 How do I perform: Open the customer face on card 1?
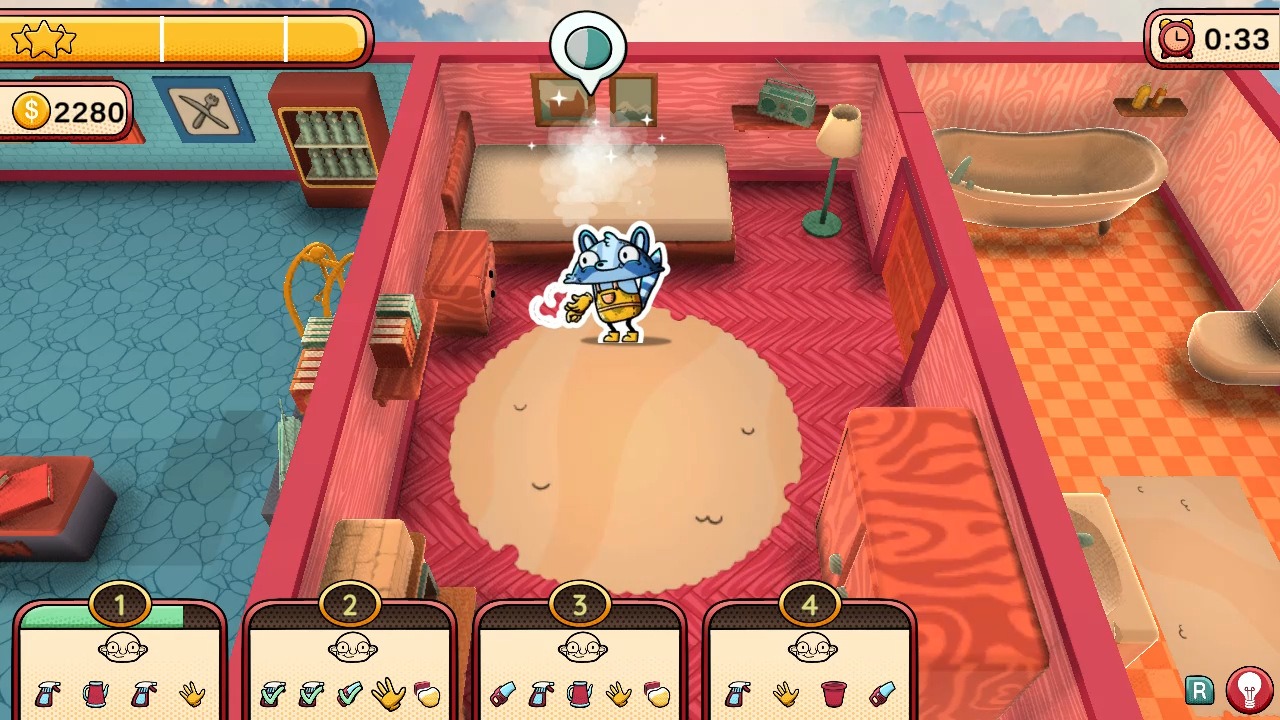120,648
